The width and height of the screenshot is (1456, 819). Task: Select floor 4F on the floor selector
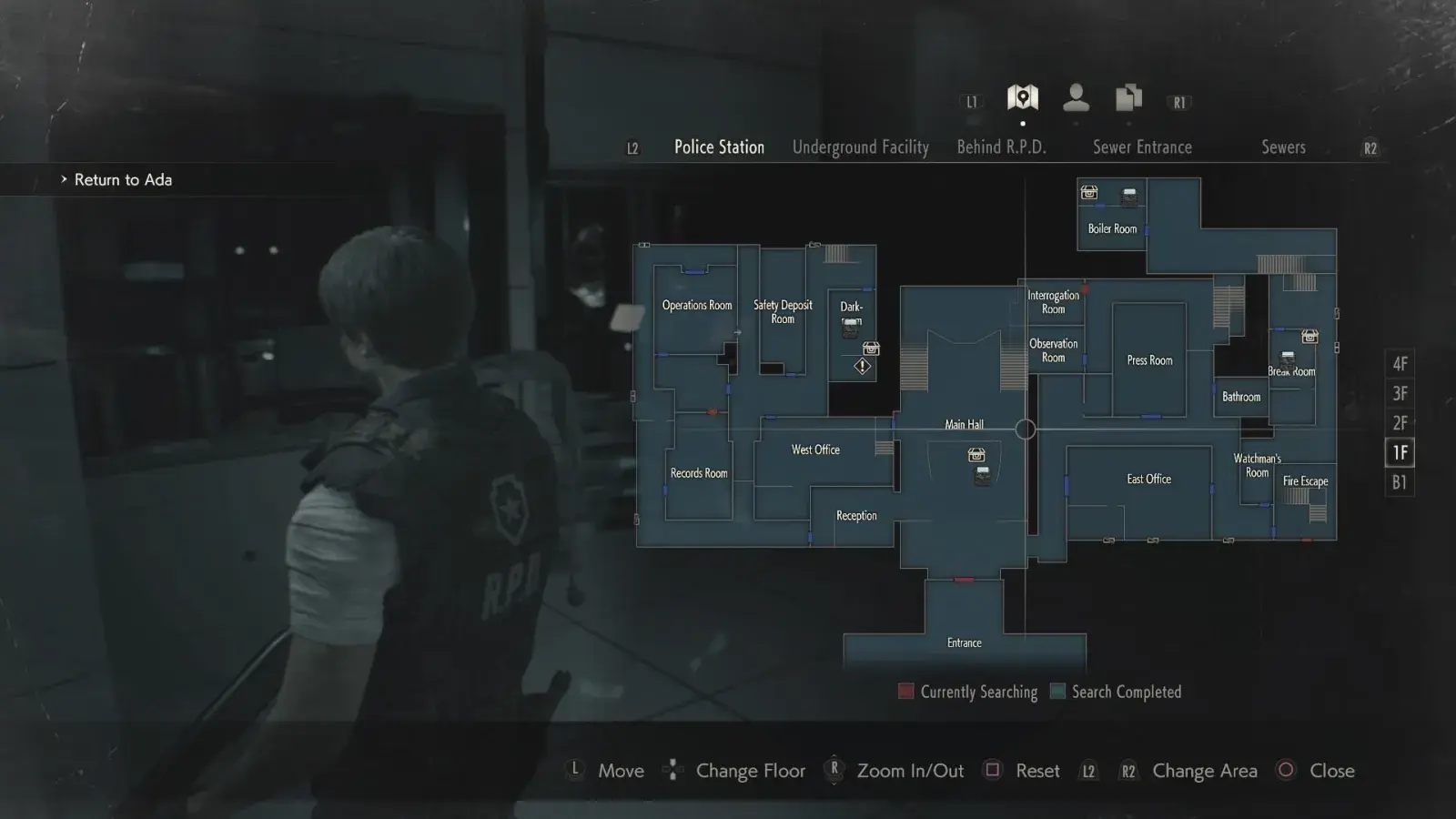[1400, 364]
